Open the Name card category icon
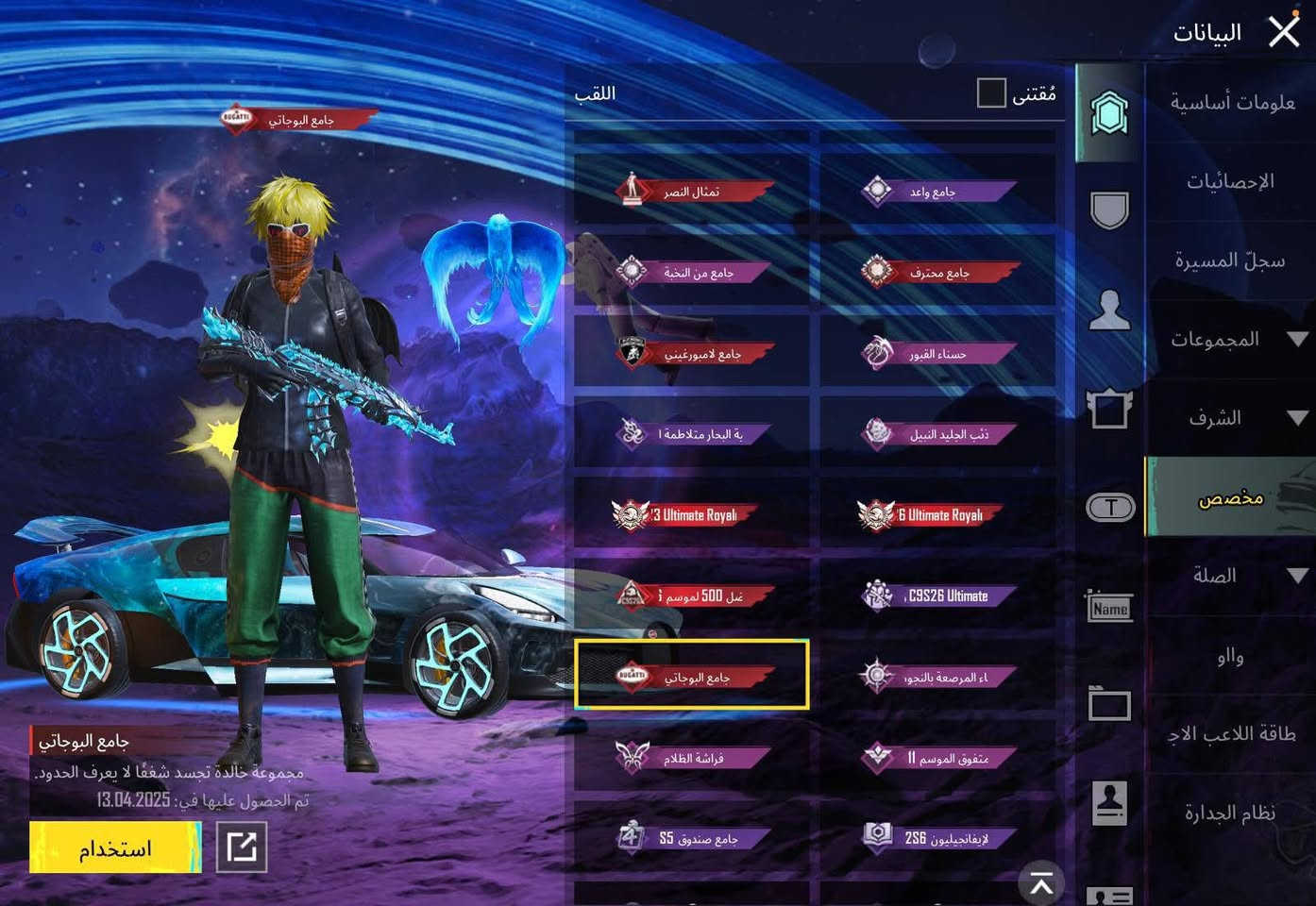Screen dimensions: 1316x906 click(x=1109, y=607)
